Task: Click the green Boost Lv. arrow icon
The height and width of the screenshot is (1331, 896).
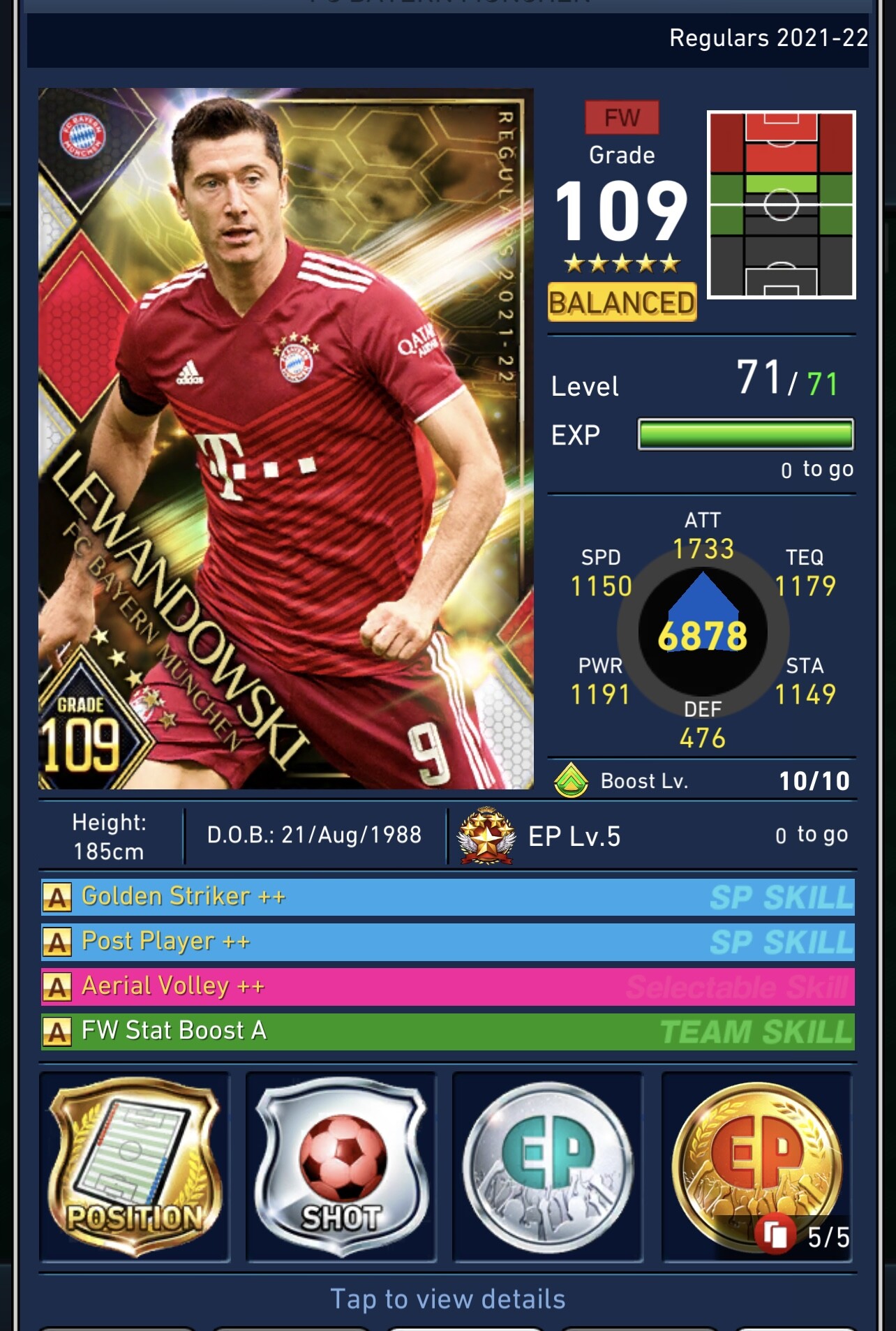Action: point(571,780)
